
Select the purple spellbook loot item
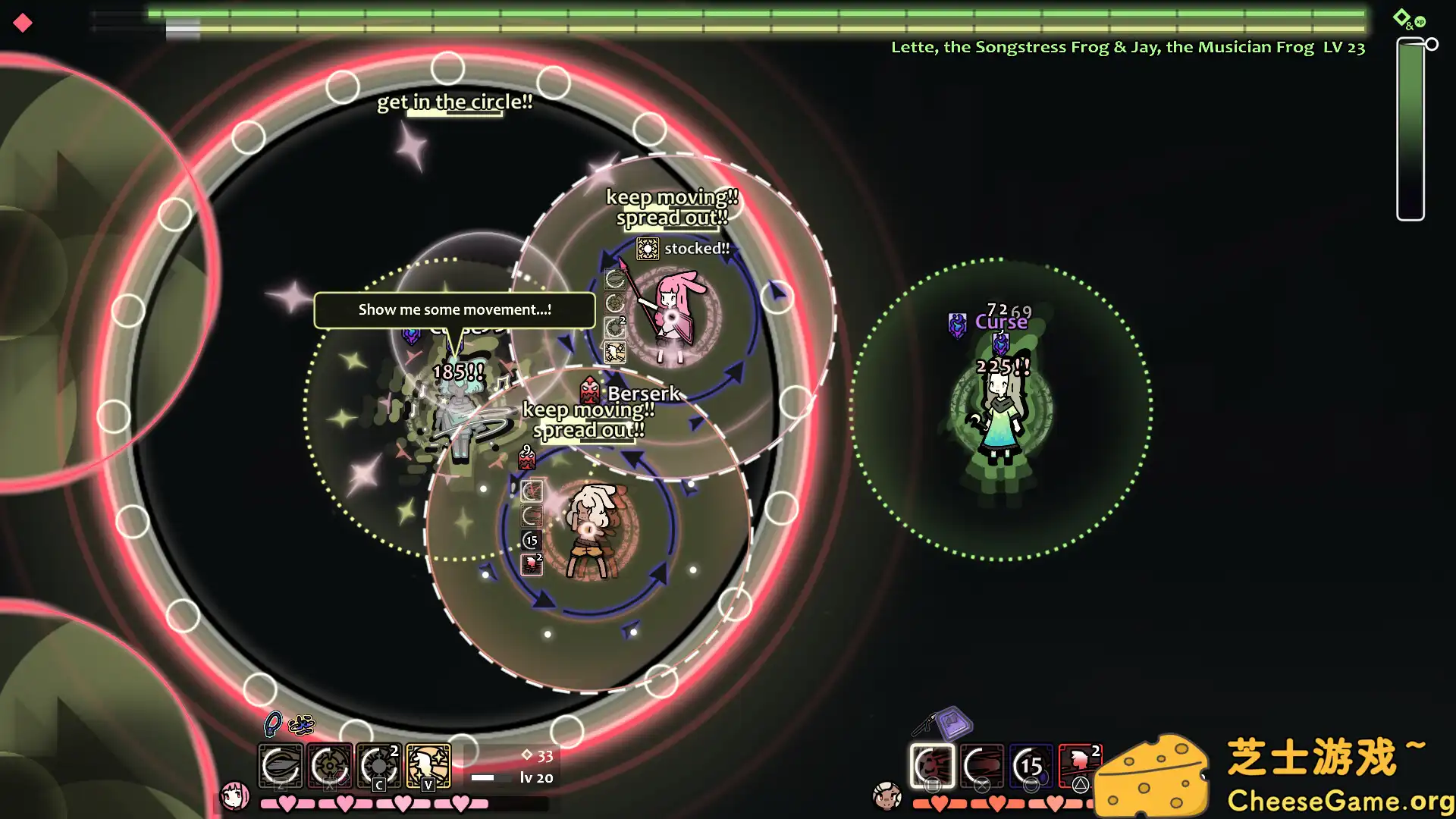coord(954,723)
